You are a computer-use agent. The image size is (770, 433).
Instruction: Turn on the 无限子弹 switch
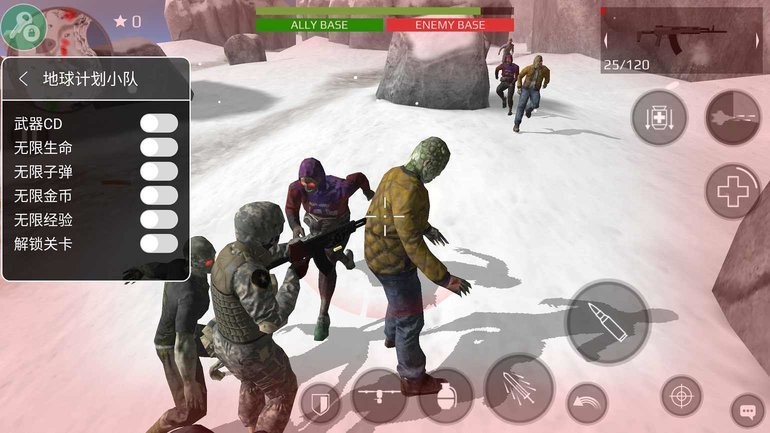(x=159, y=171)
